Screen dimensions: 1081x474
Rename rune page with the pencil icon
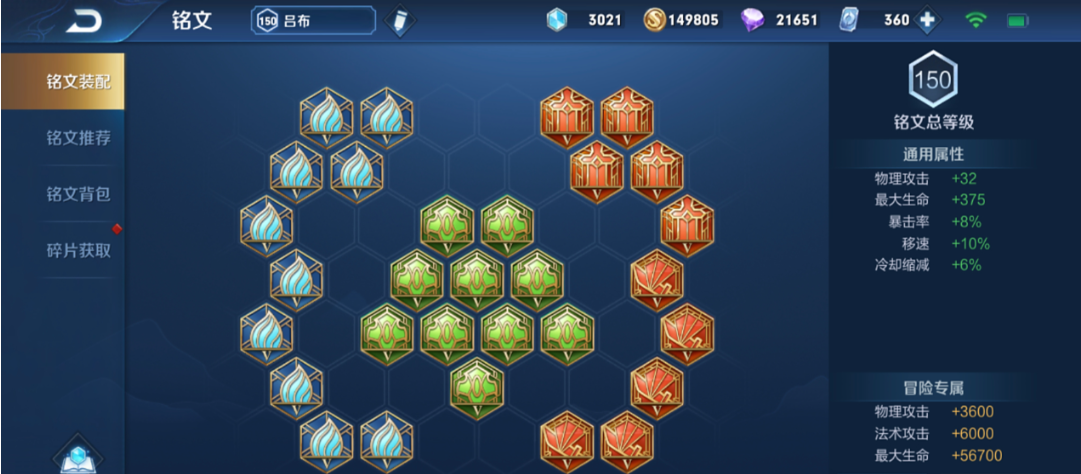398,21
